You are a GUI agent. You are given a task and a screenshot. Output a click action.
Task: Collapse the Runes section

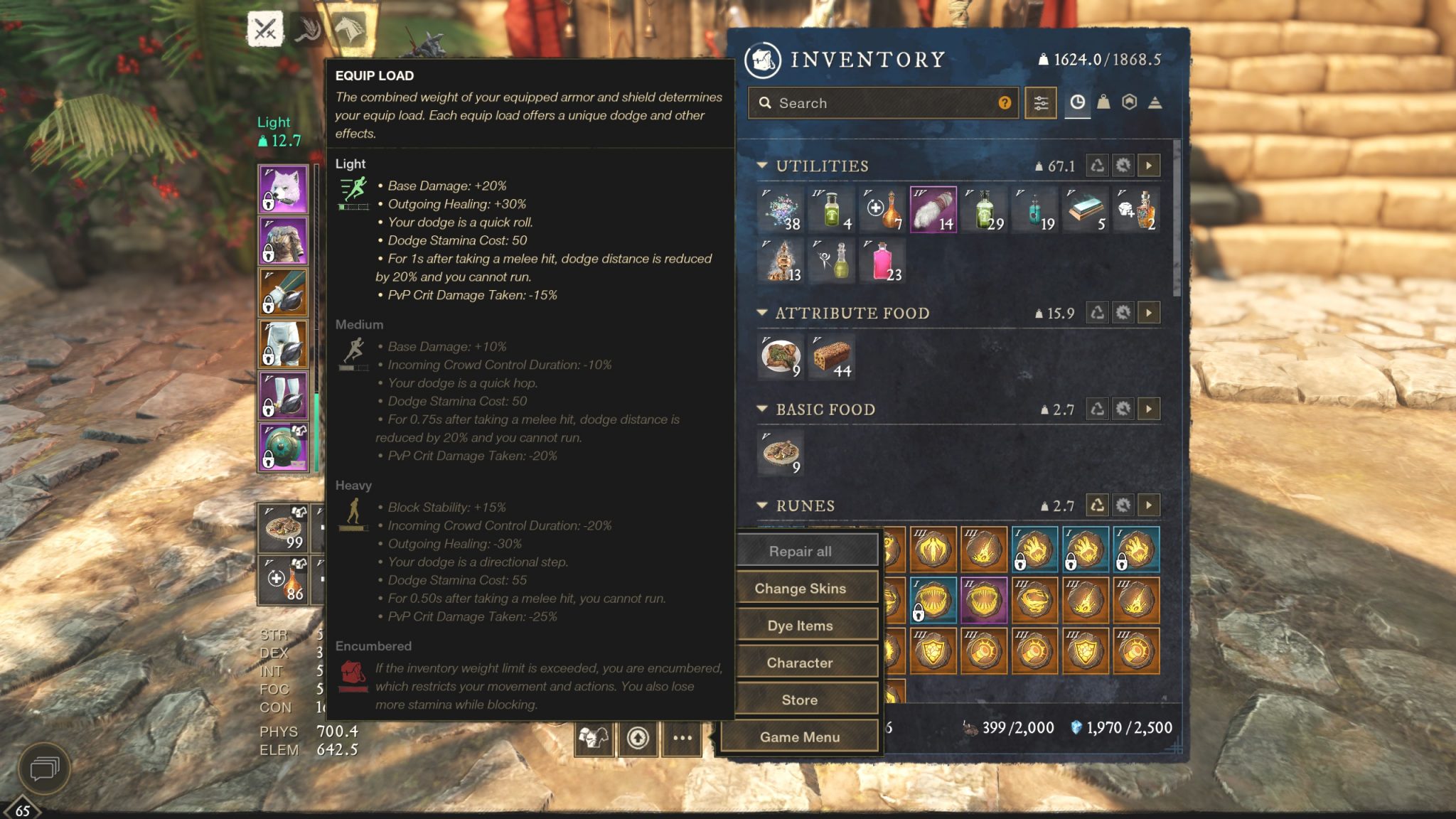point(762,506)
